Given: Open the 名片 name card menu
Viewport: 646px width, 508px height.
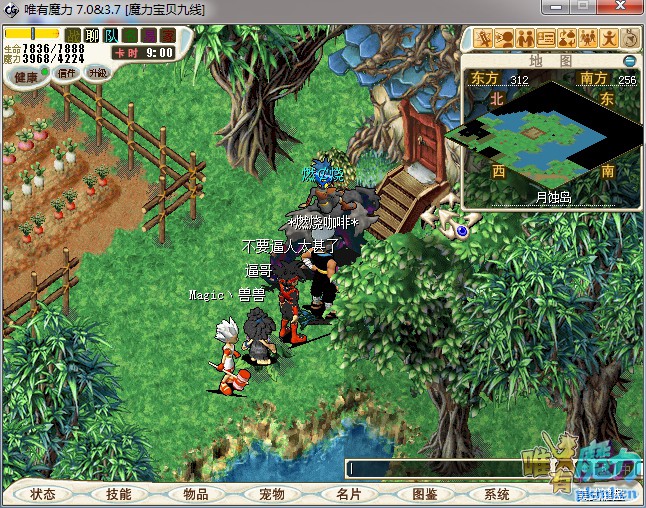Looking at the screenshot, I should (x=347, y=494).
